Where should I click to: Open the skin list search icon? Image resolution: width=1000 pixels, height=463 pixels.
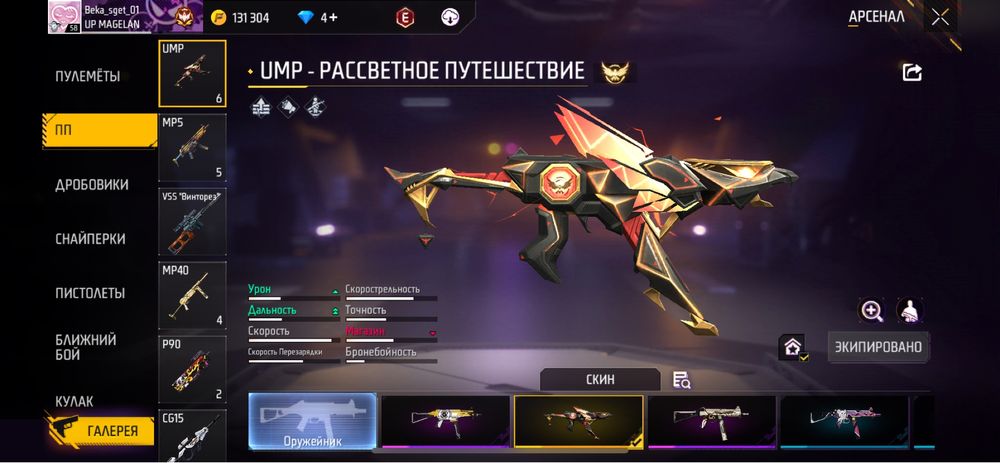(x=682, y=379)
